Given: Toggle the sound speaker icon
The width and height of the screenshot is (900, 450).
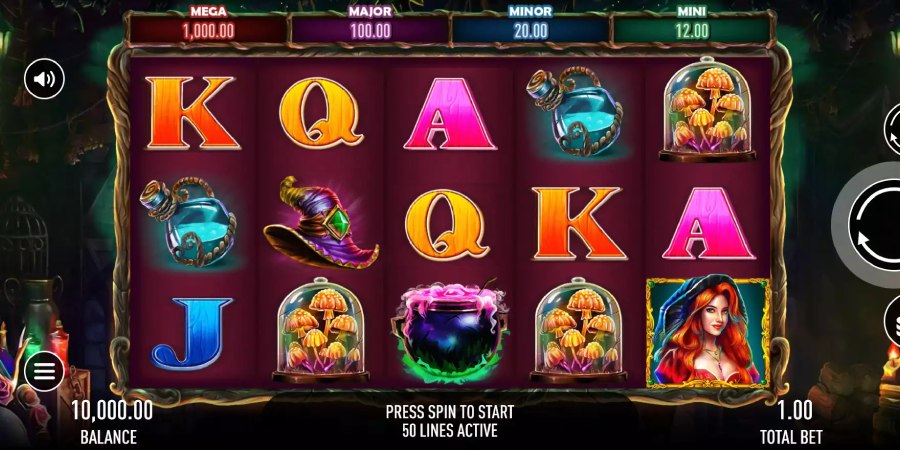Looking at the screenshot, I should point(44,79).
